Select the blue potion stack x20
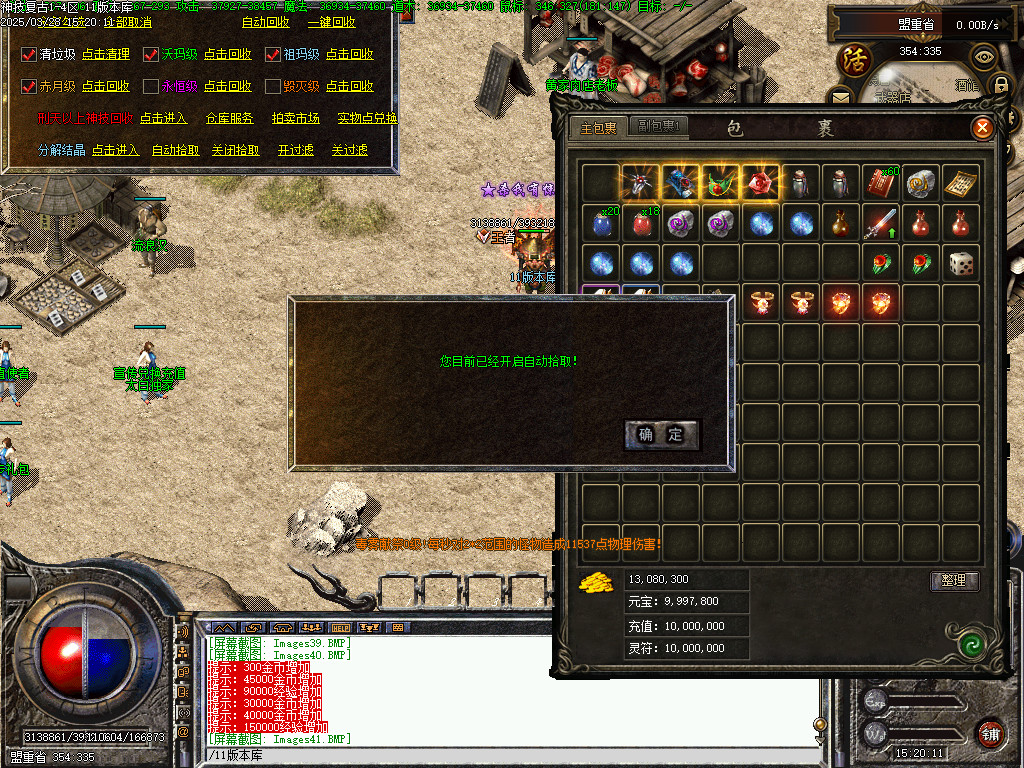Image resolution: width=1024 pixels, height=768 pixels. click(x=601, y=223)
